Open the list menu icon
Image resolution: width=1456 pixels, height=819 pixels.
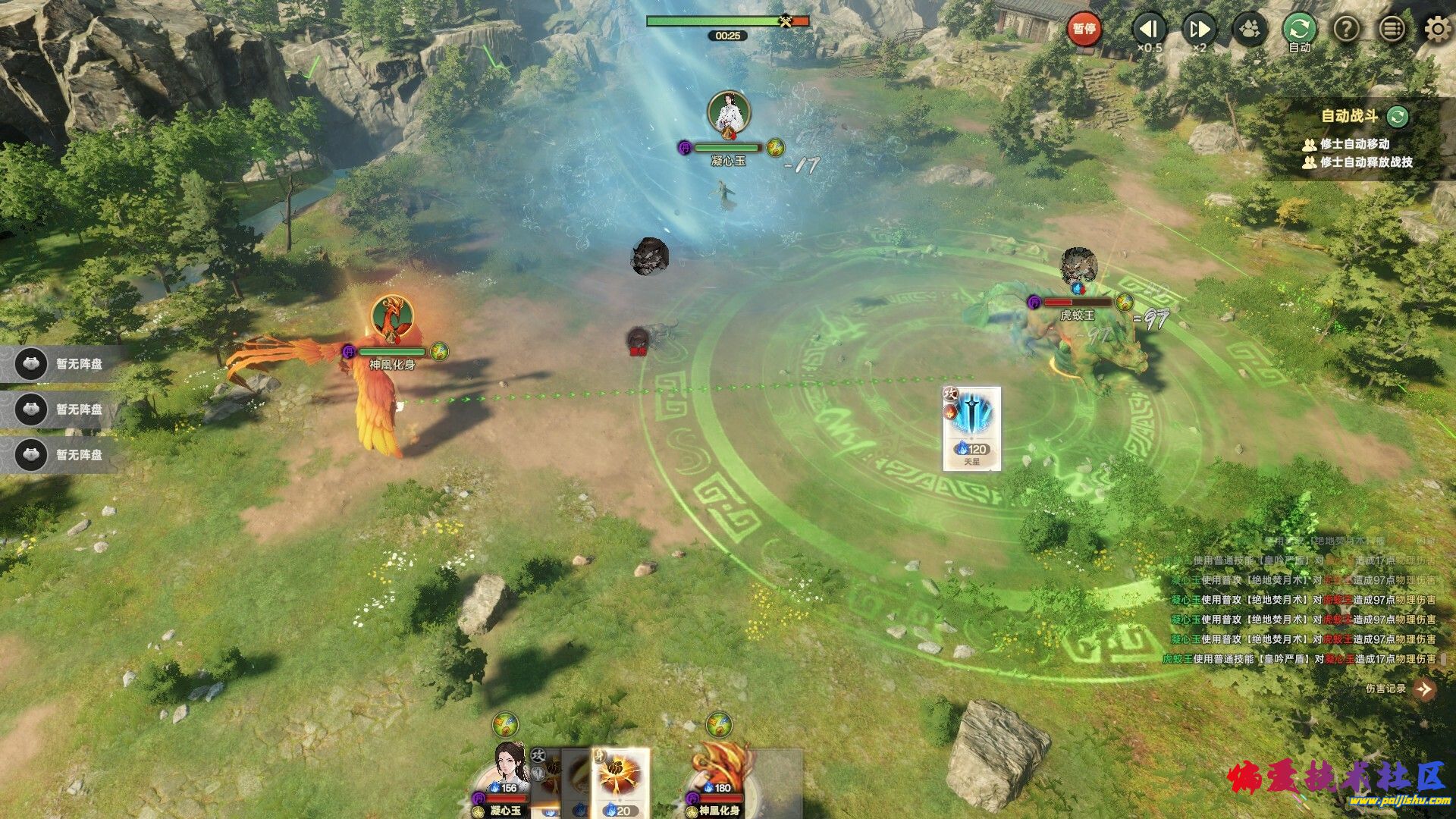click(x=1392, y=30)
